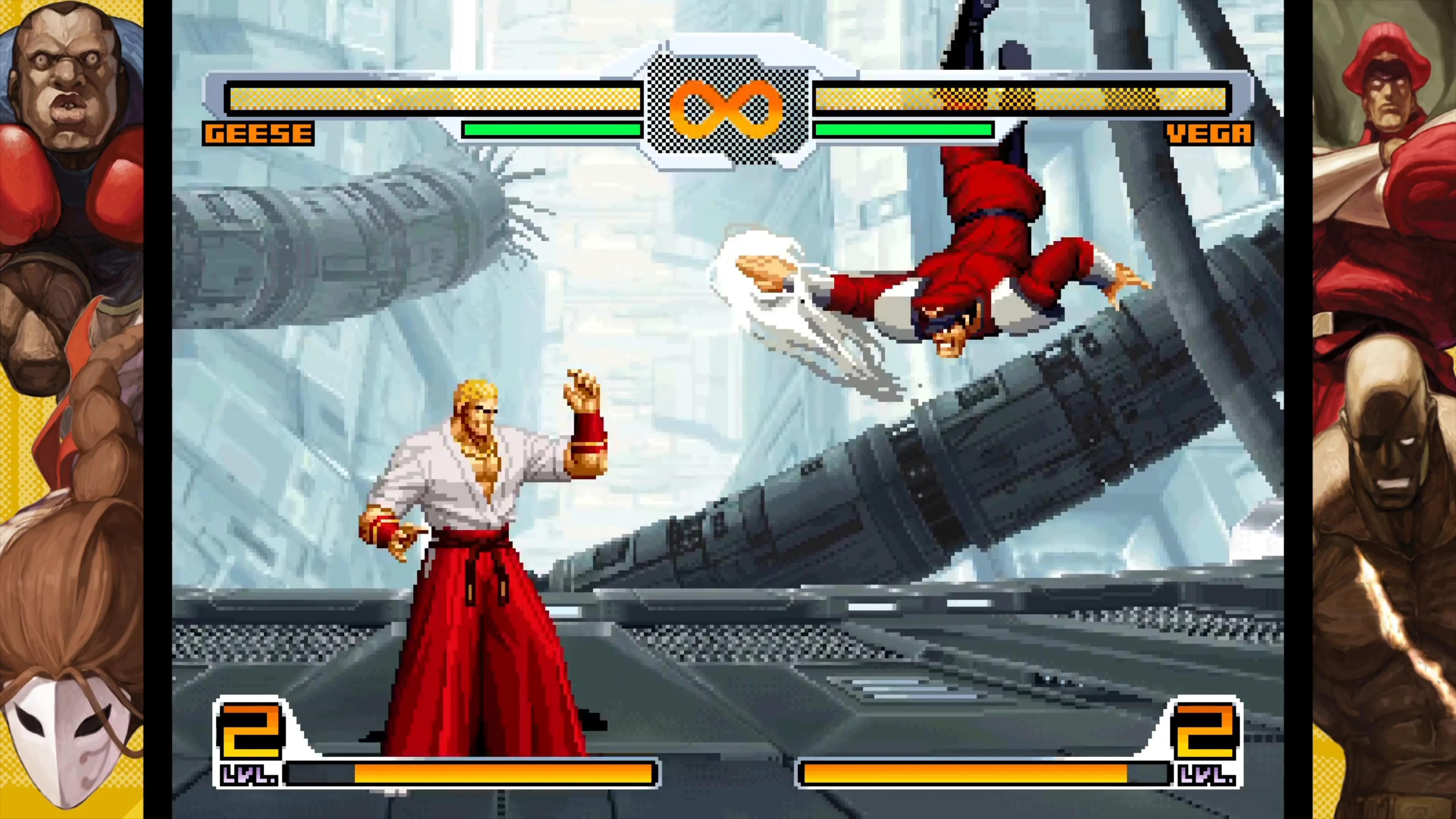Screen dimensions: 1456x819
Task: Click Sagat's artwork on bottom right border
Action: (x=1385, y=565)
